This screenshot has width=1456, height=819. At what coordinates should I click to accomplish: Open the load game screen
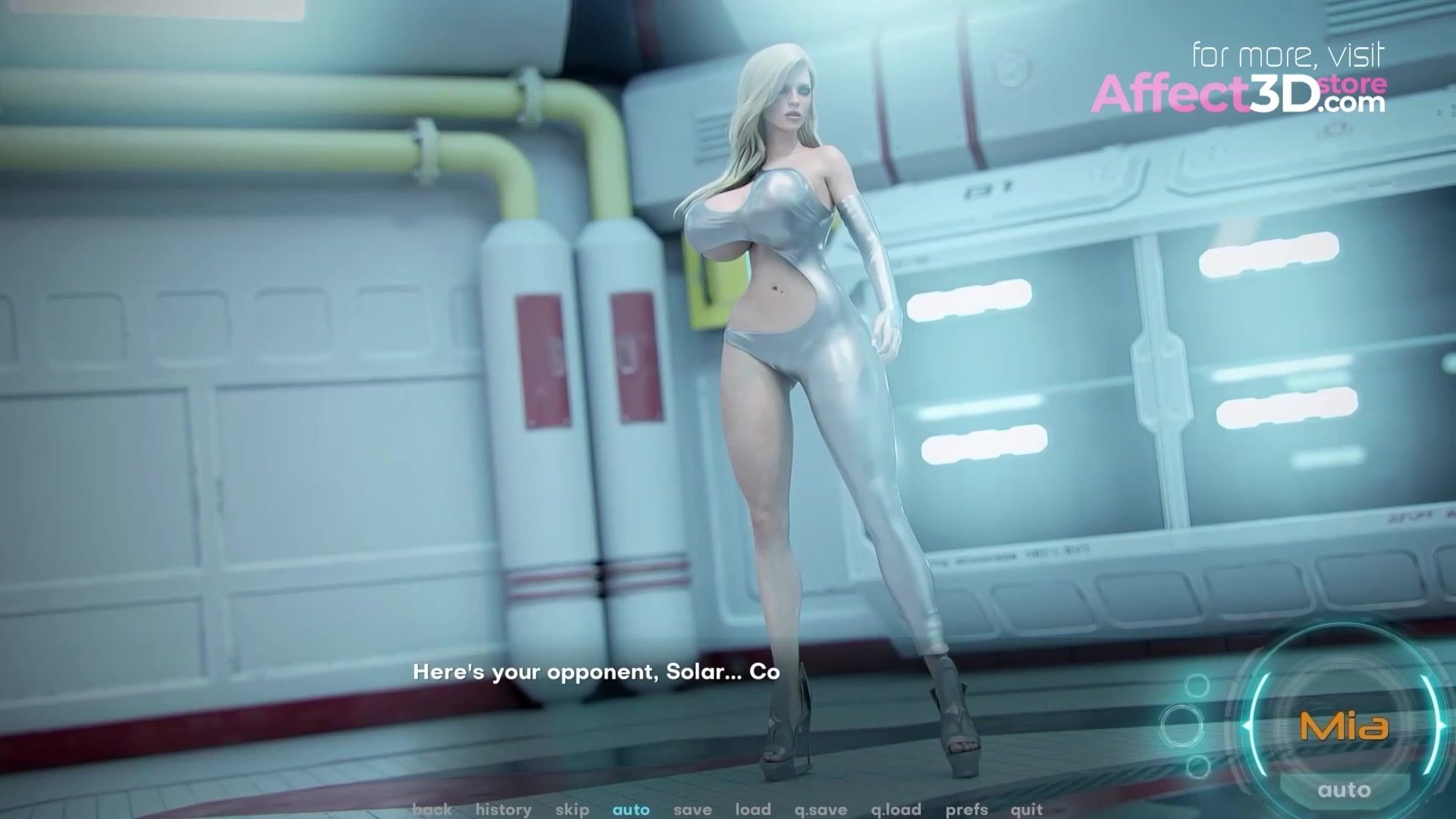753,809
